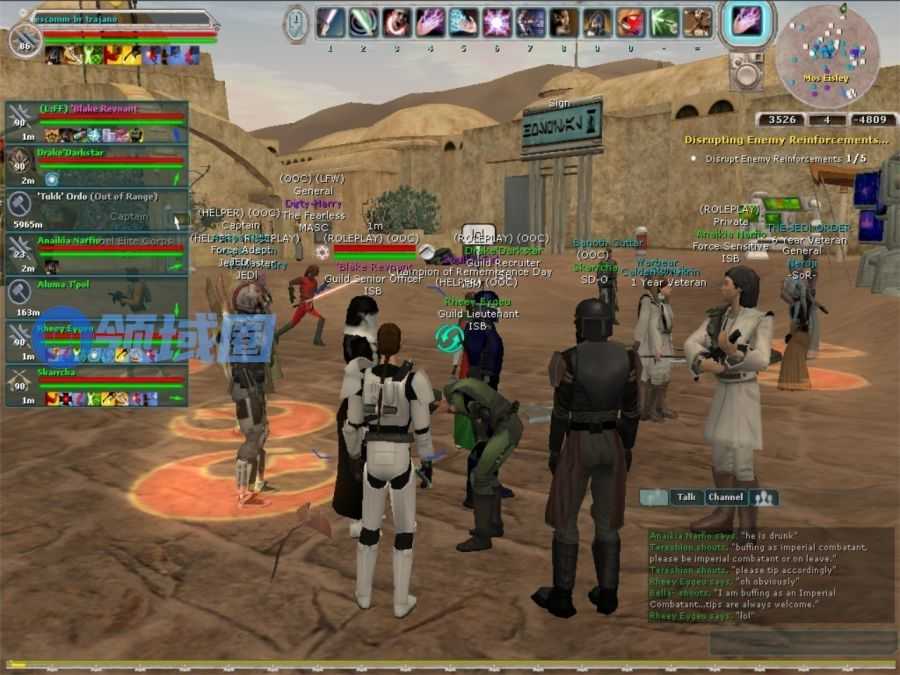Click the large highlighted default action button
This screenshot has width=900, height=675.
coord(748,22)
